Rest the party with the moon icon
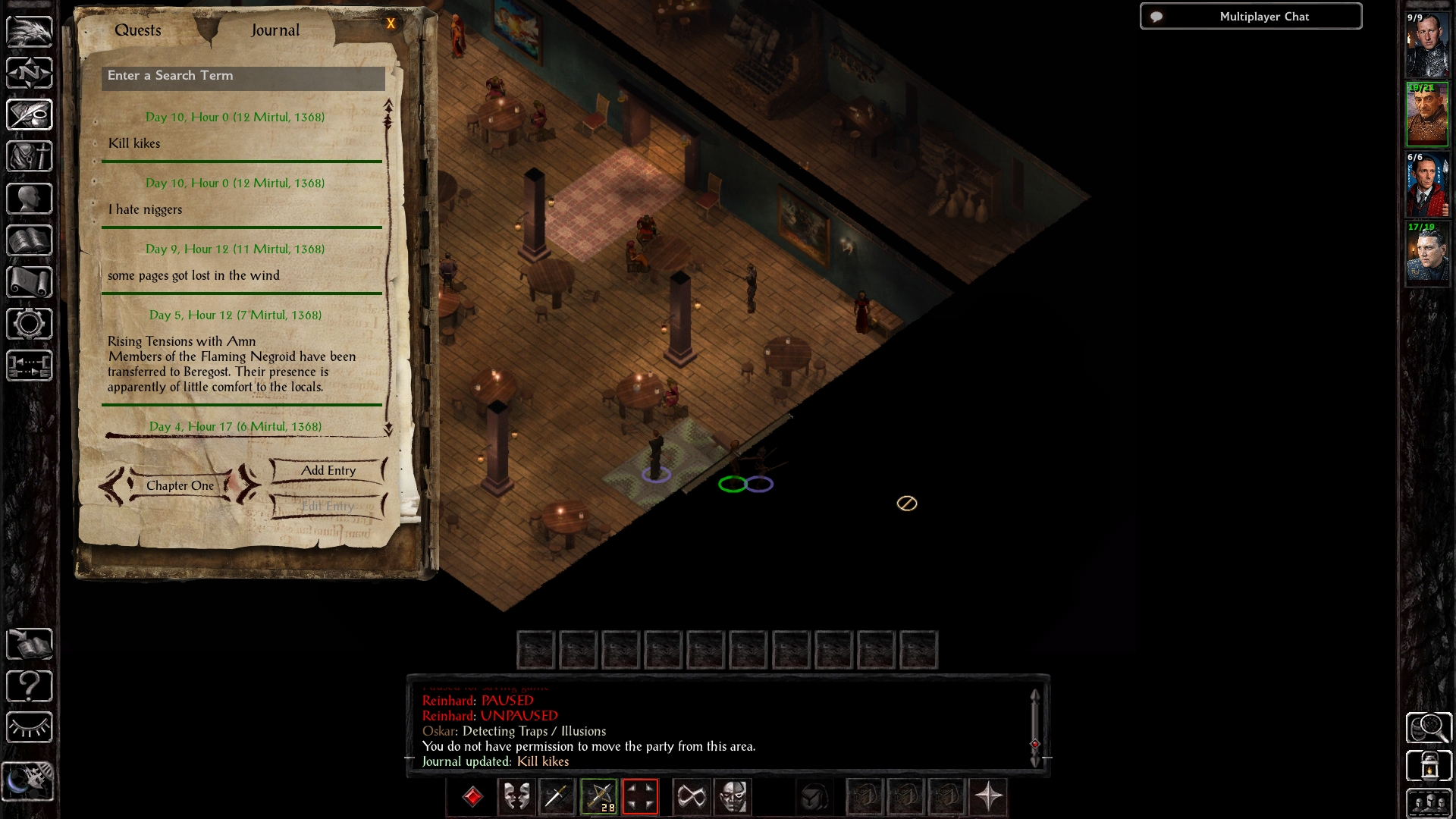1456x819 pixels. (28, 781)
